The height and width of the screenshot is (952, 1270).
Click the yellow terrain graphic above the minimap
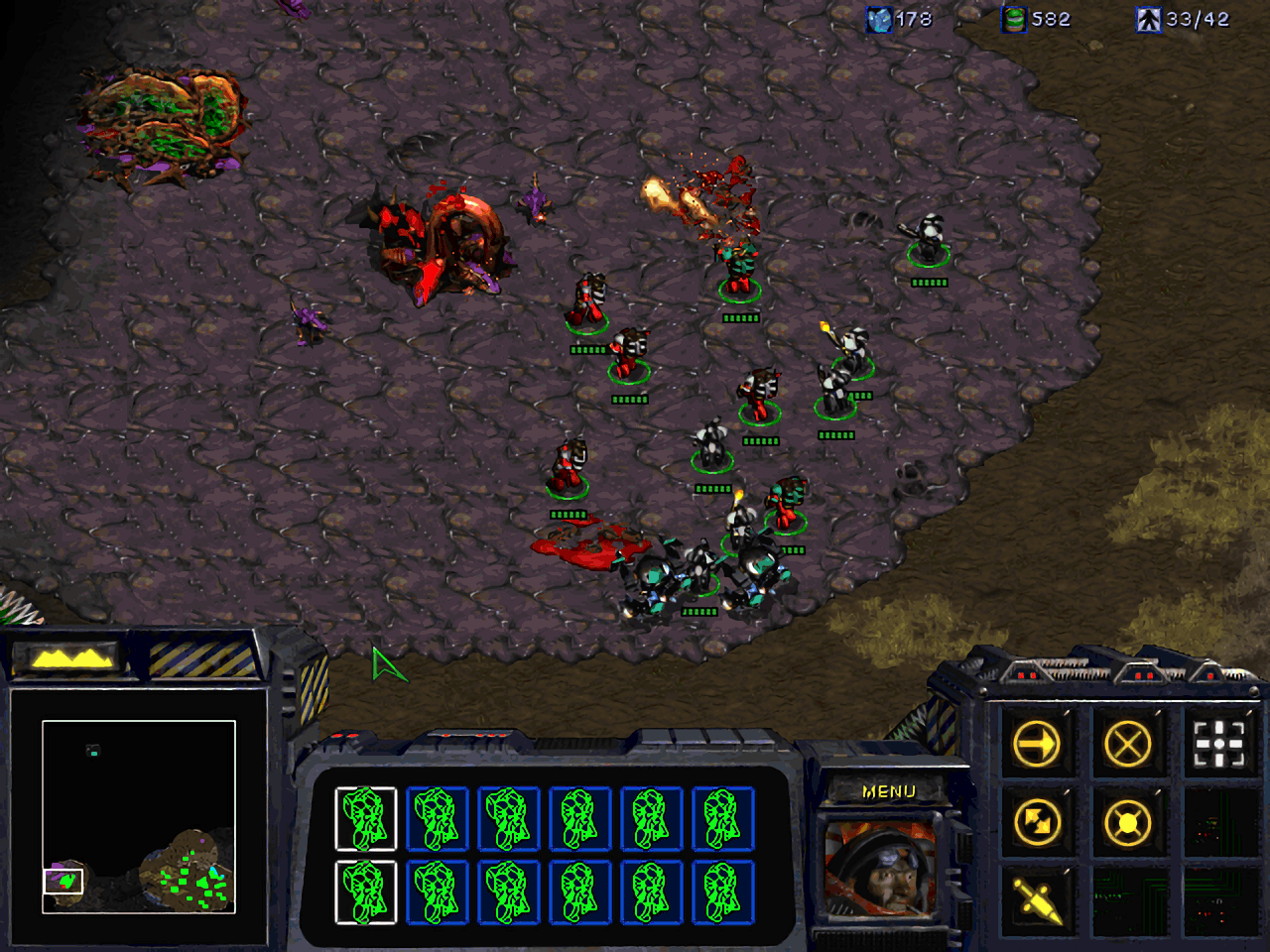tap(69, 656)
